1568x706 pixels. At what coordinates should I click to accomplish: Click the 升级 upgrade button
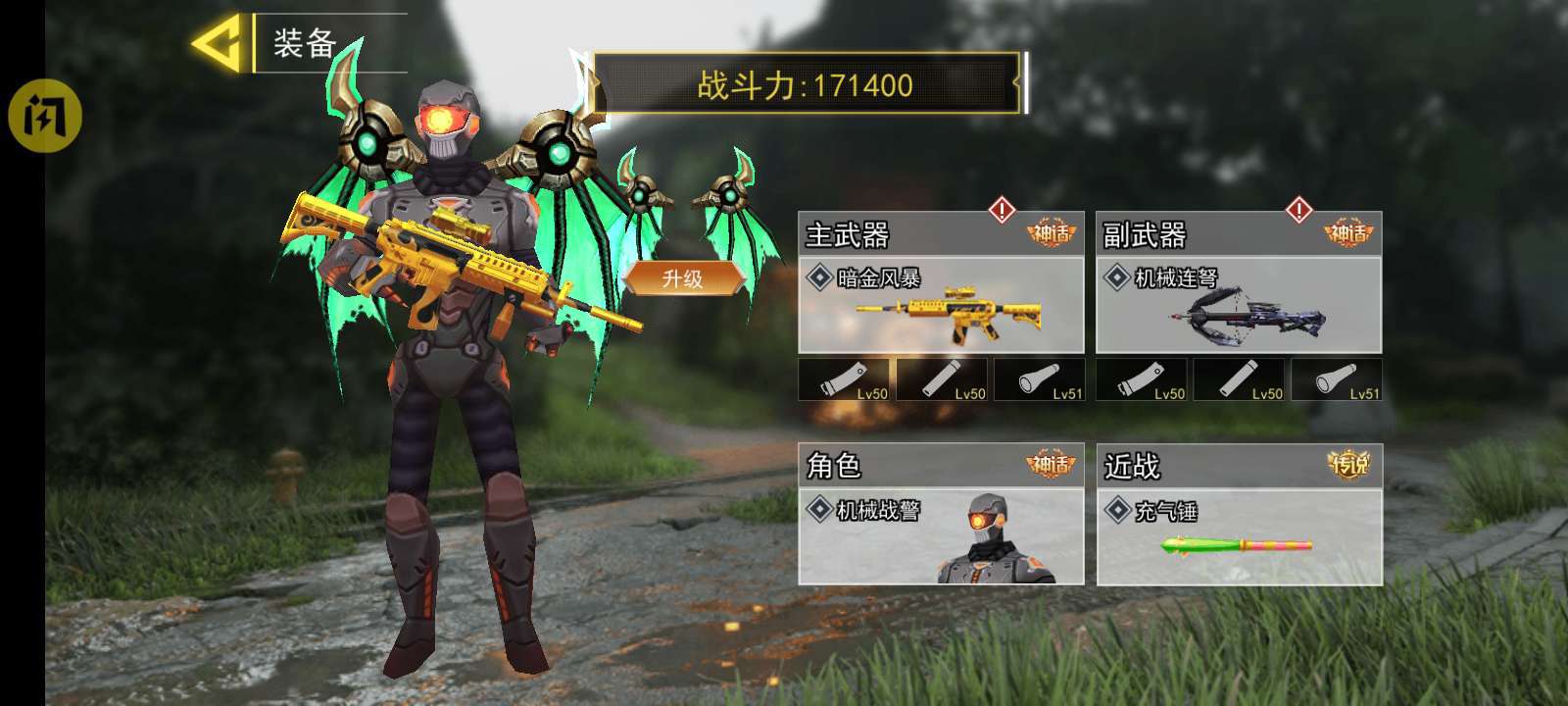pyautogui.click(x=683, y=278)
